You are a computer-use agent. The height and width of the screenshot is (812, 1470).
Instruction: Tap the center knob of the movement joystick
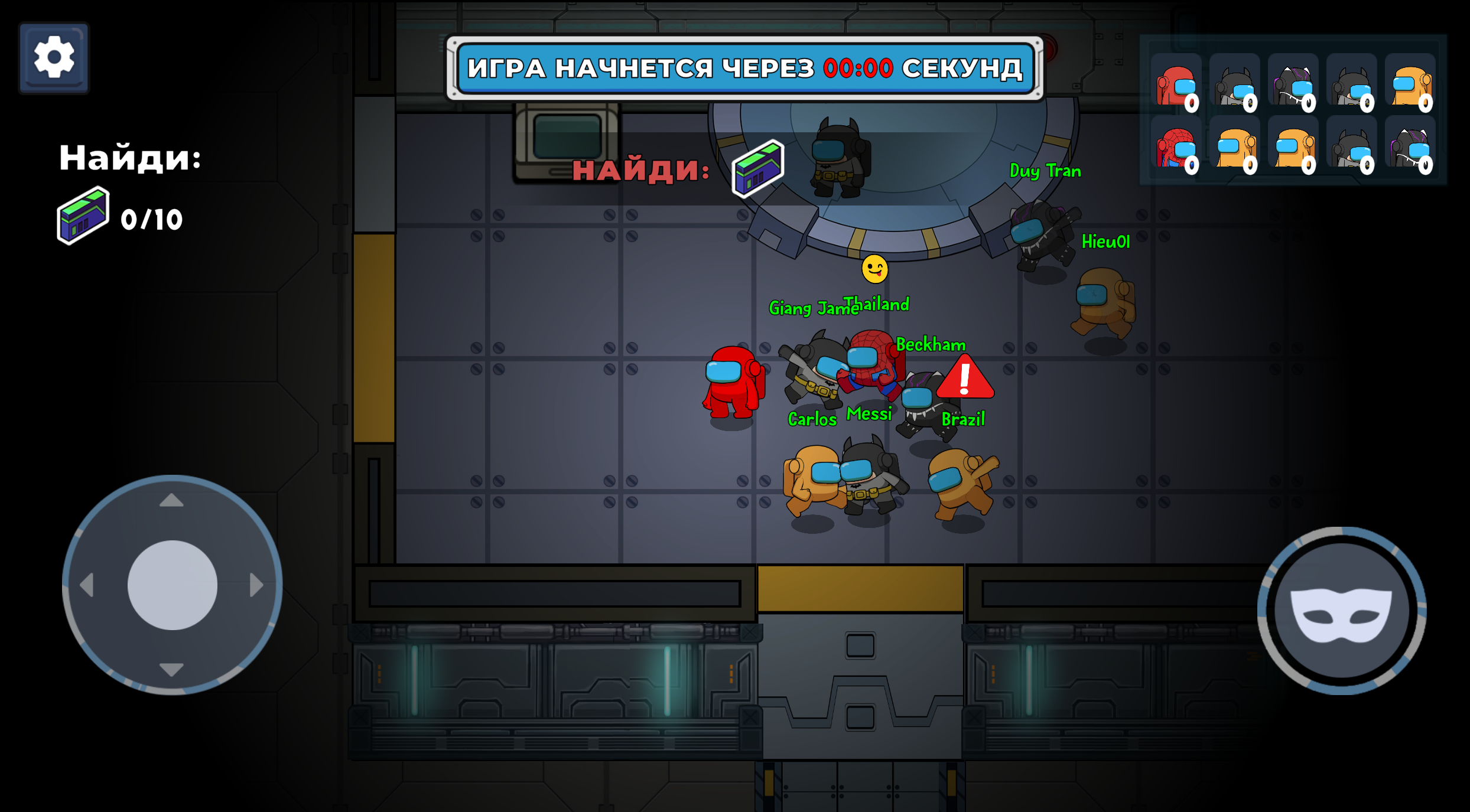173,583
